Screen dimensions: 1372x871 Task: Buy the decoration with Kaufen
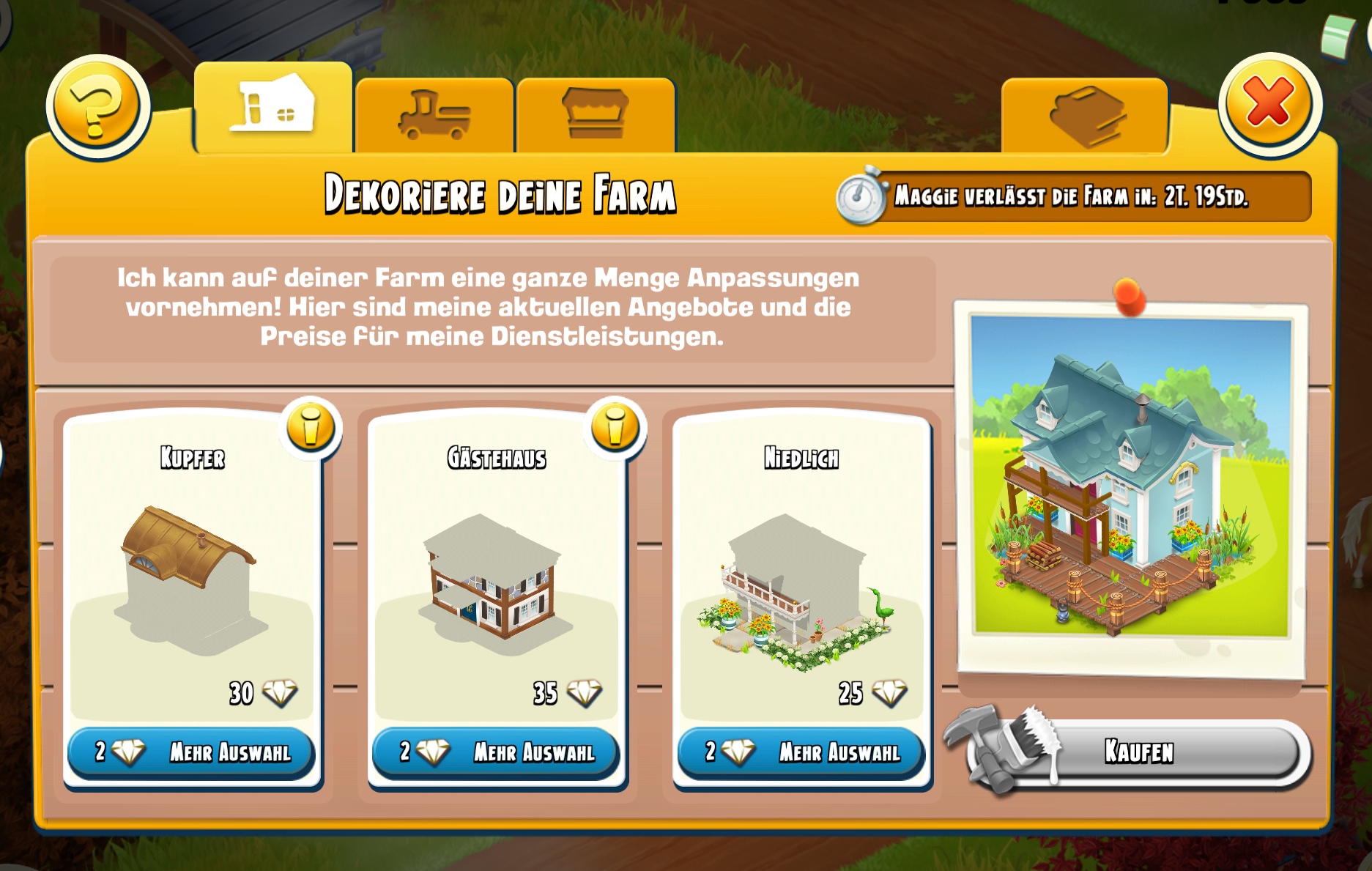1138,752
